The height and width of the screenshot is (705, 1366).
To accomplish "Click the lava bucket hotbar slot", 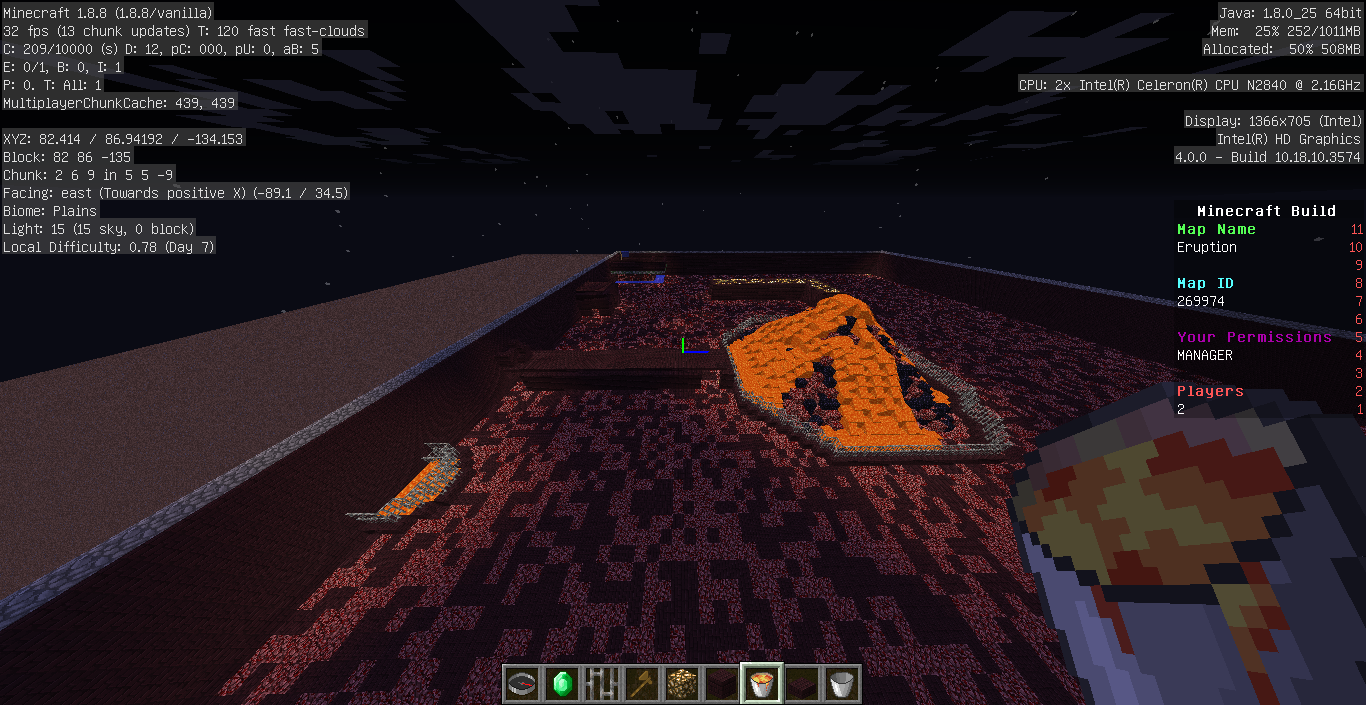I will click(x=762, y=684).
